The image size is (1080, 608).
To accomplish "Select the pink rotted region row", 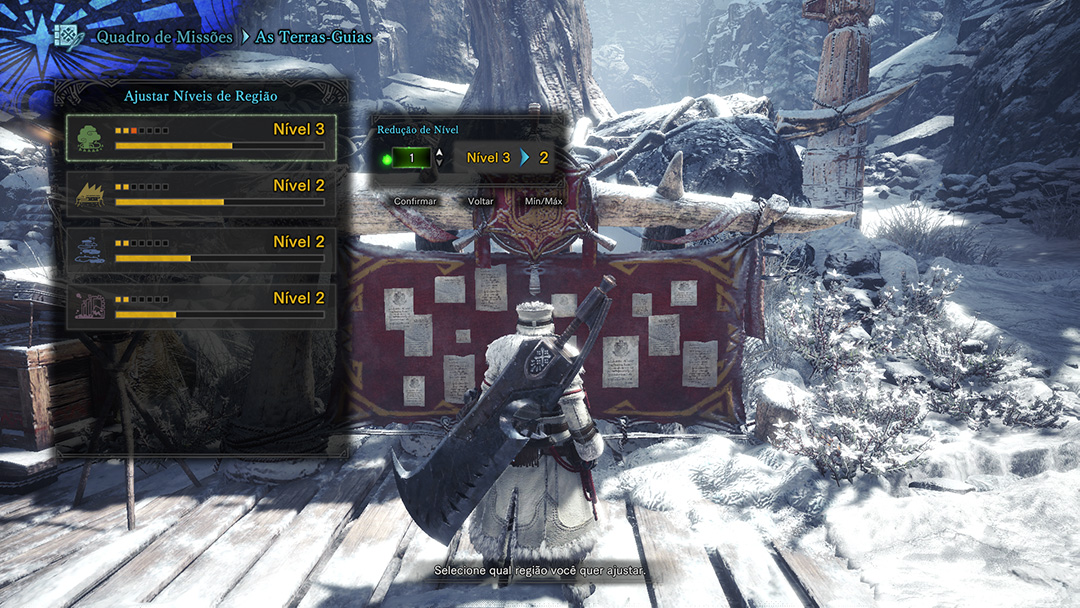I will coord(201,306).
